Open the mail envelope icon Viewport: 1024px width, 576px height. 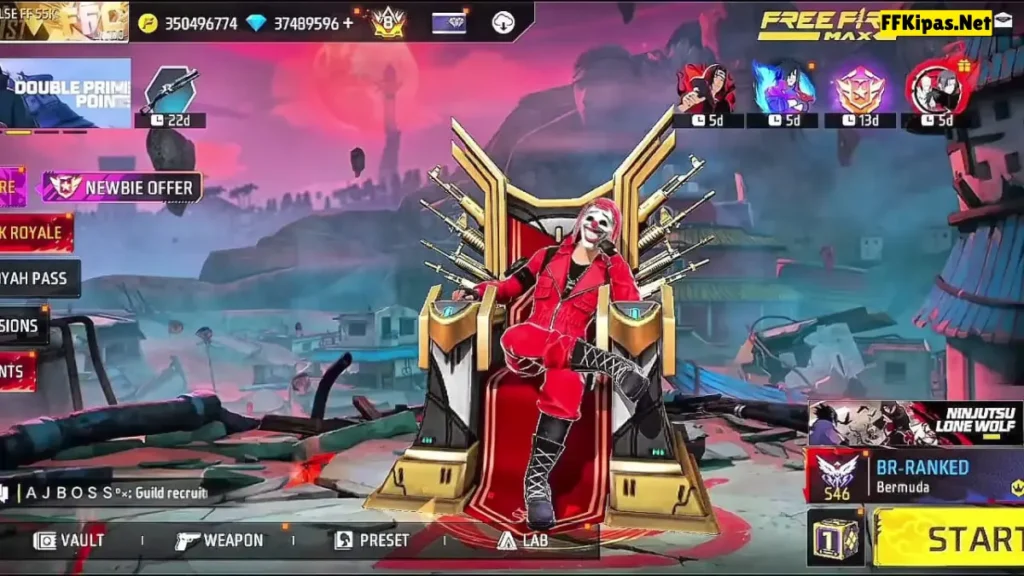(1002, 21)
